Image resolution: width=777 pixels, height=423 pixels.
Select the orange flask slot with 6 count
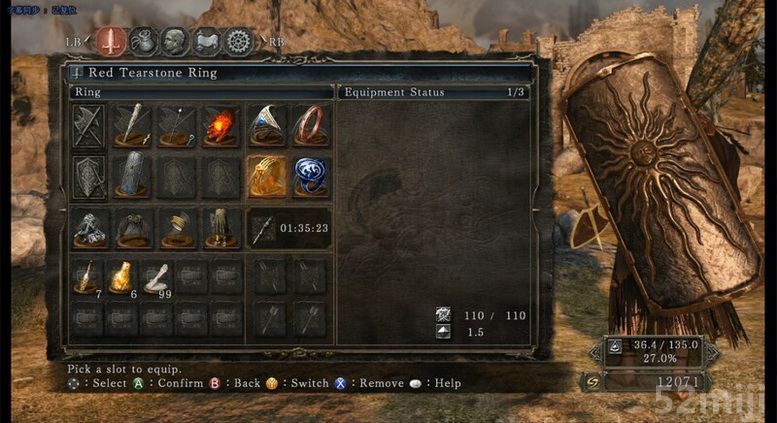pyautogui.click(x=122, y=278)
